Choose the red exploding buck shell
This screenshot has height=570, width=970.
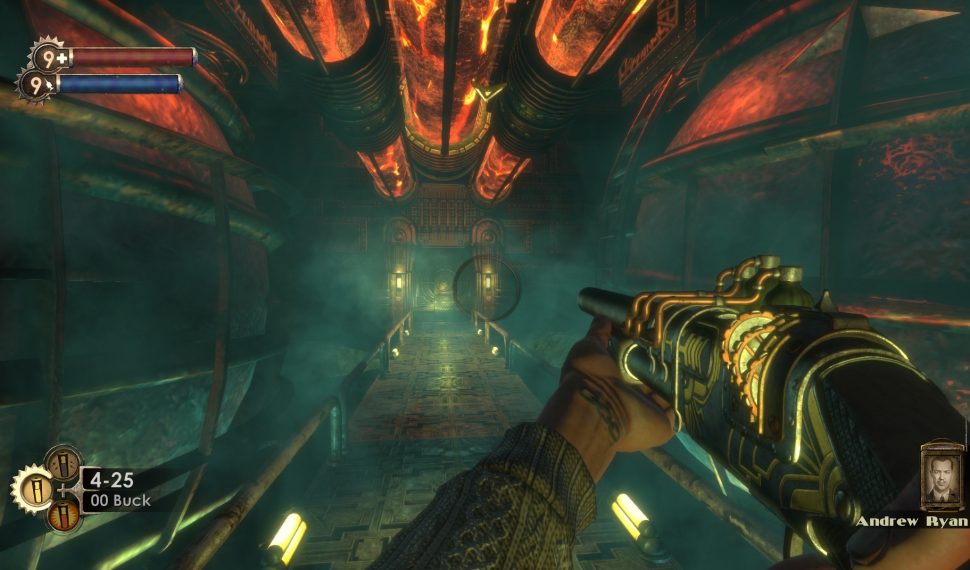63,516
